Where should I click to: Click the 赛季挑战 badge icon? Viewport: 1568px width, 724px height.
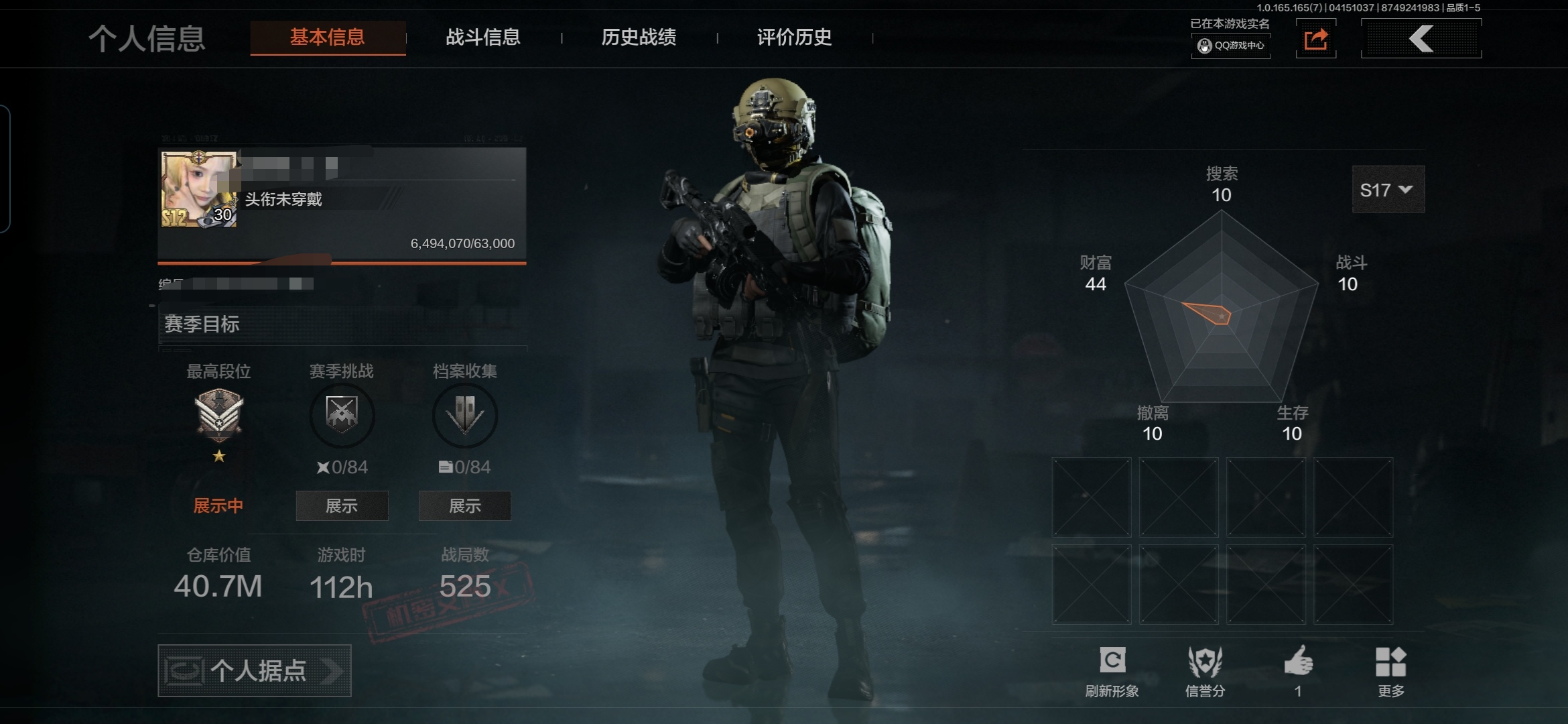(x=342, y=415)
